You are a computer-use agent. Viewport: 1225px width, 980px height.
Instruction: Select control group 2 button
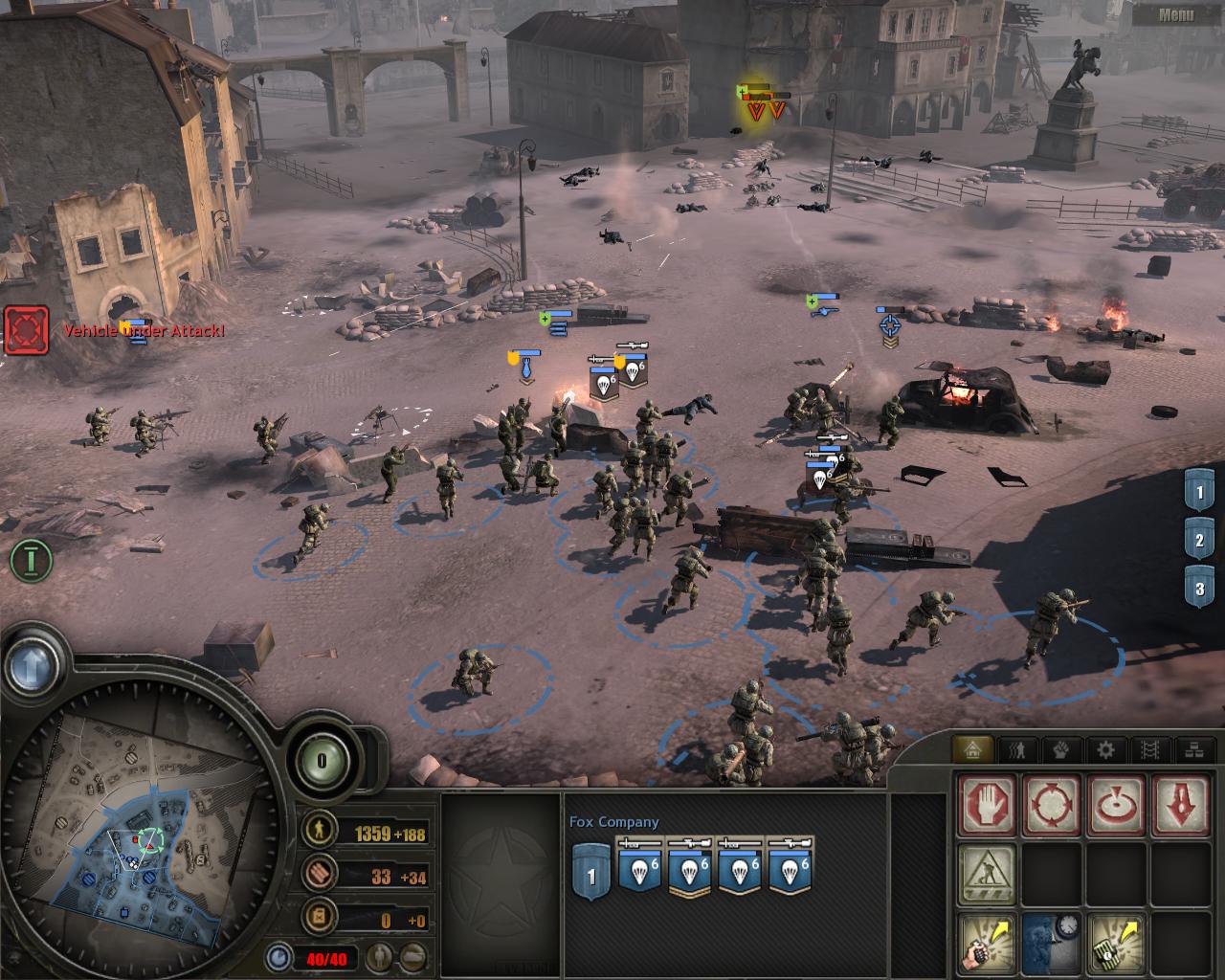(1199, 541)
